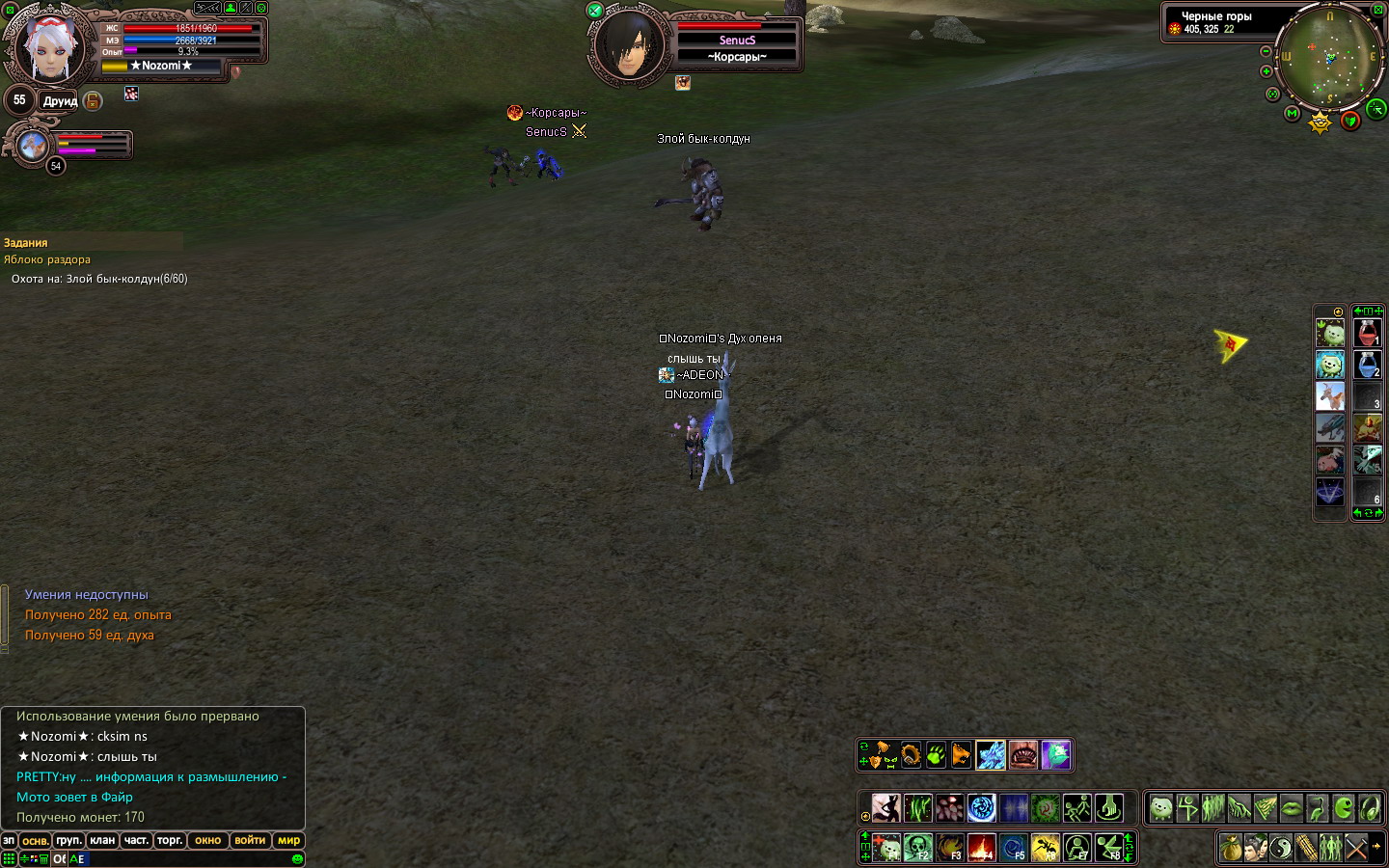Screen dimensions: 1389x868
Task: Click the circular minimap
Action: pos(1330,56)
